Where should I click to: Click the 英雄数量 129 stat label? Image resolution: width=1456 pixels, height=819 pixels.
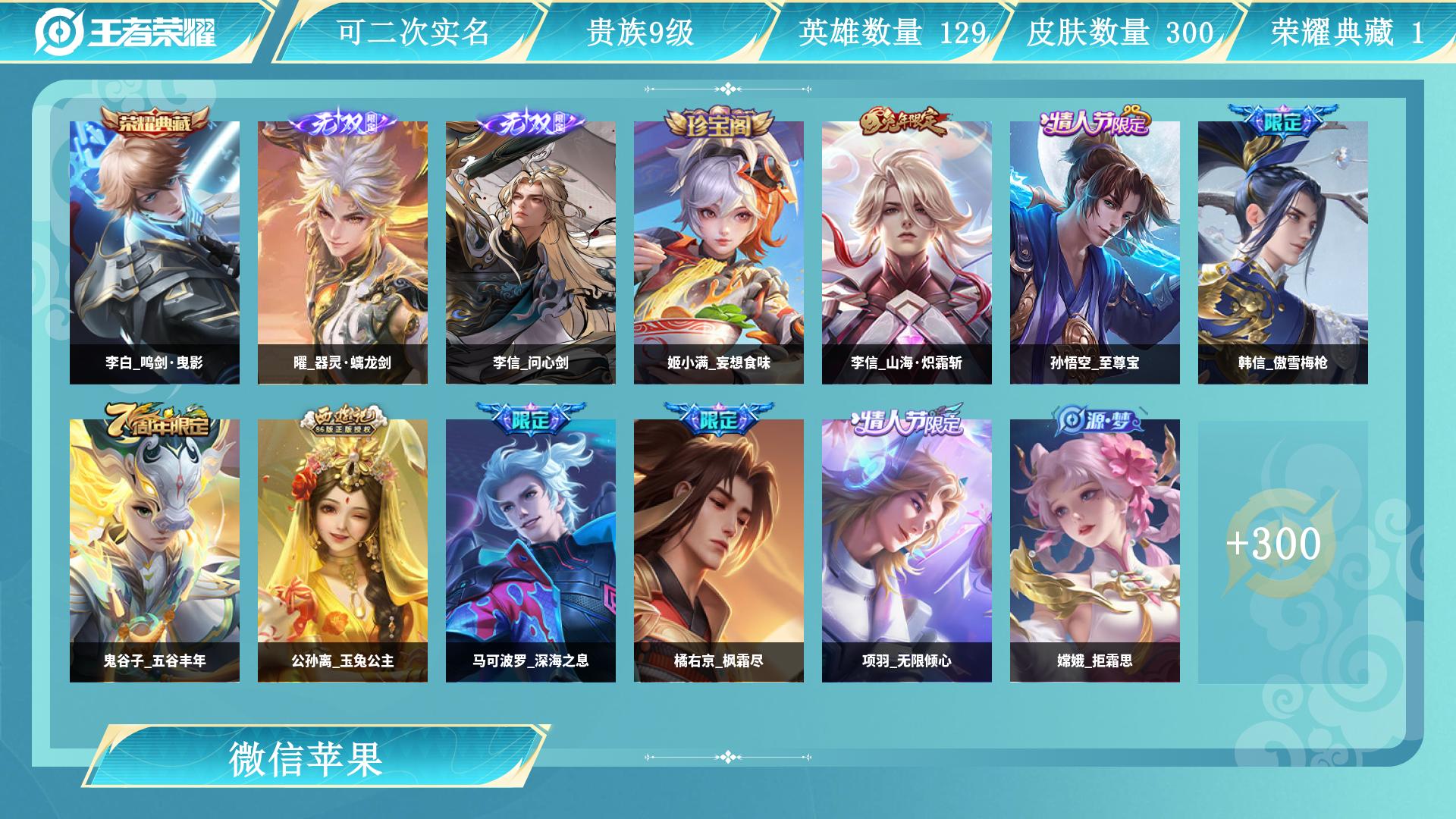[891, 32]
